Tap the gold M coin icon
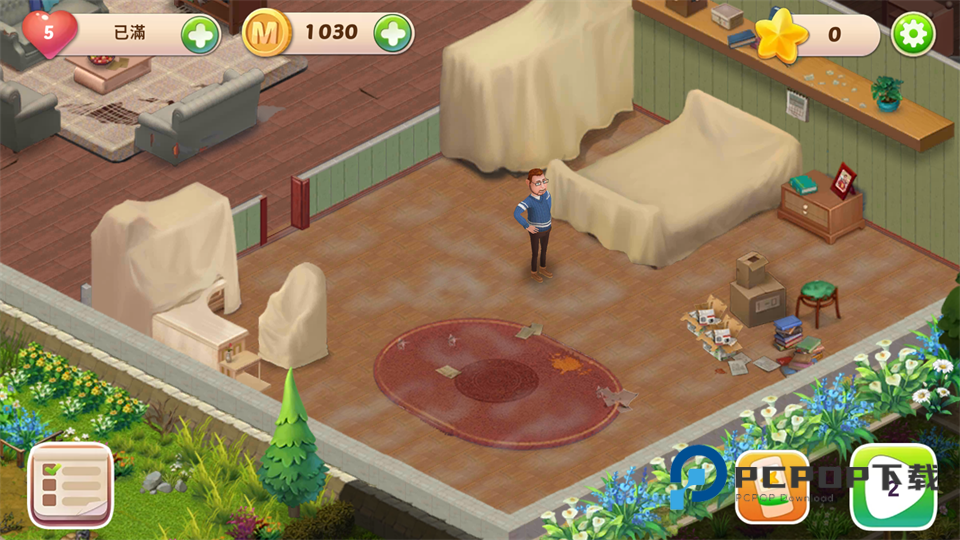960x540 pixels. click(x=266, y=34)
